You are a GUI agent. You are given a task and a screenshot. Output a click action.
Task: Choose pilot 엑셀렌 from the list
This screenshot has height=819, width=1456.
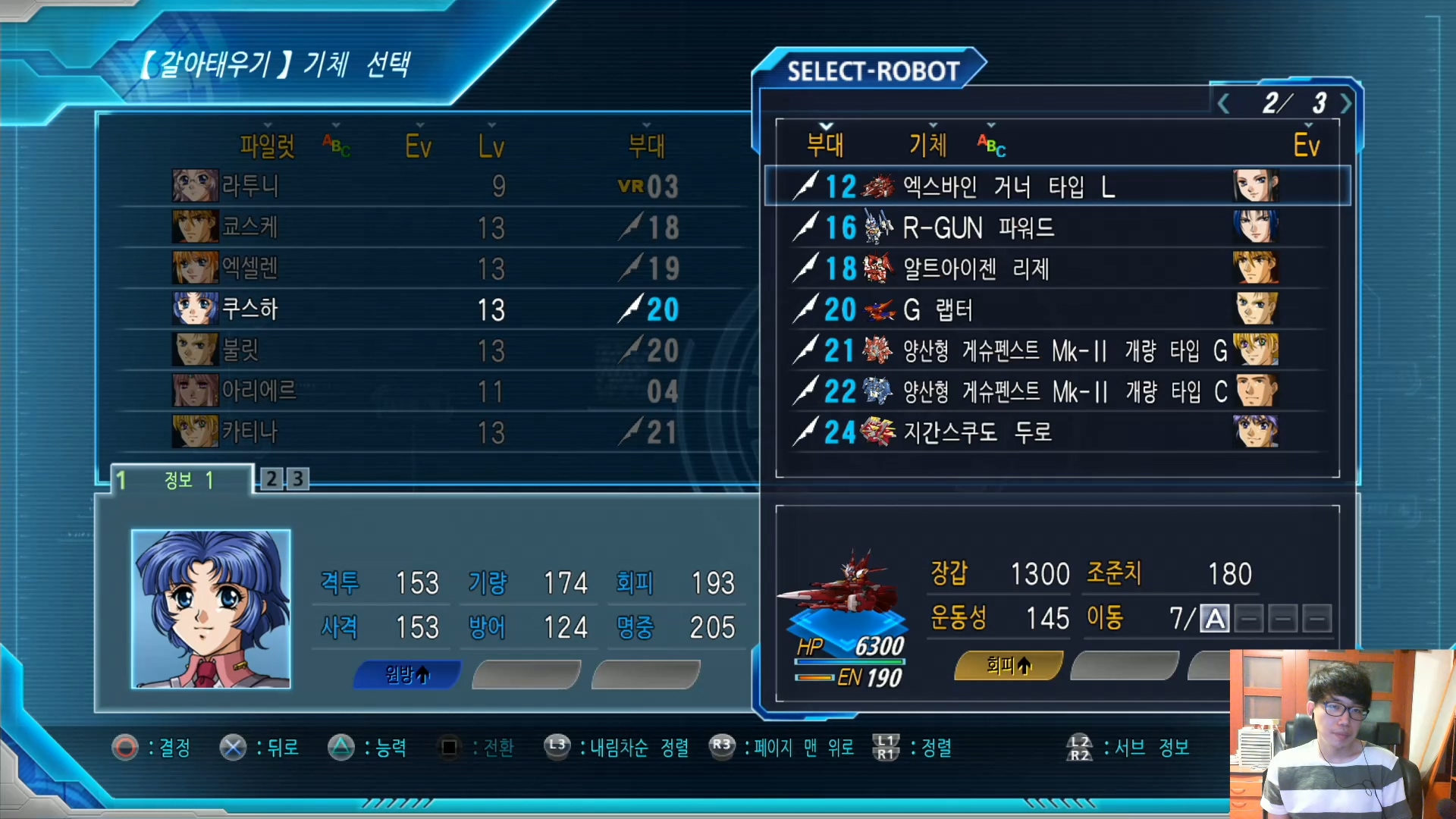[425, 268]
